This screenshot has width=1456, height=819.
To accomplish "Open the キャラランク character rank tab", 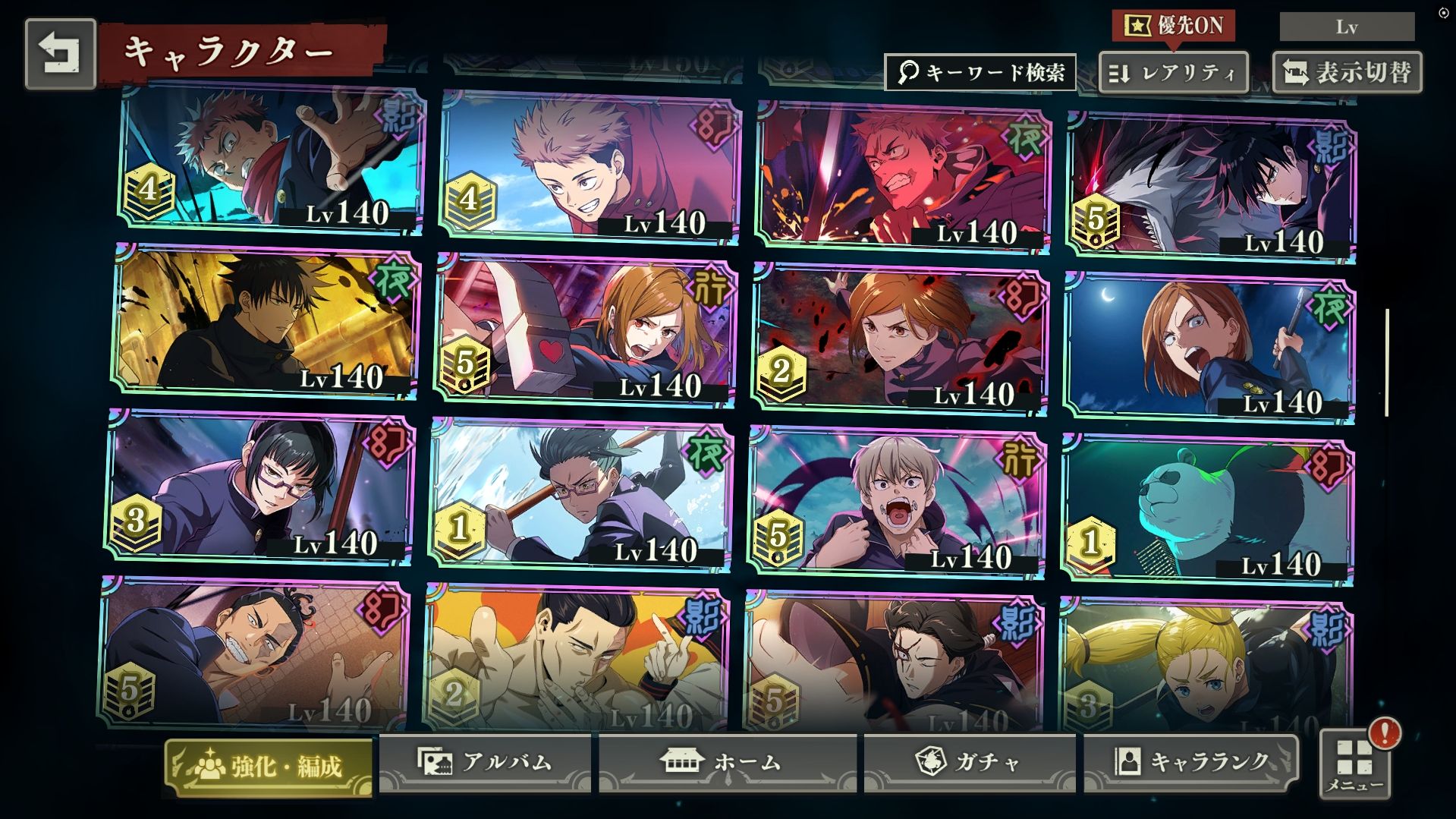I will 1190,762.
